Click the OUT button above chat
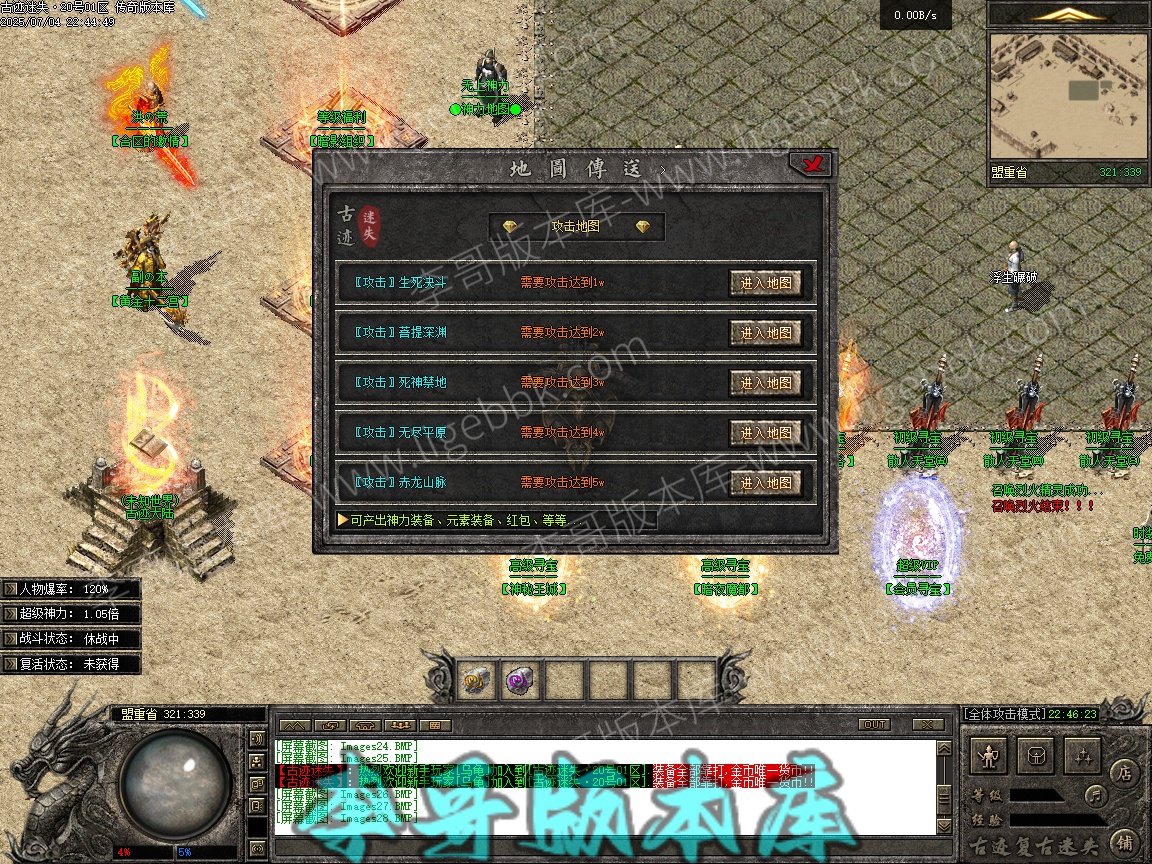This screenshot has width=1152, height=864. 874,725
